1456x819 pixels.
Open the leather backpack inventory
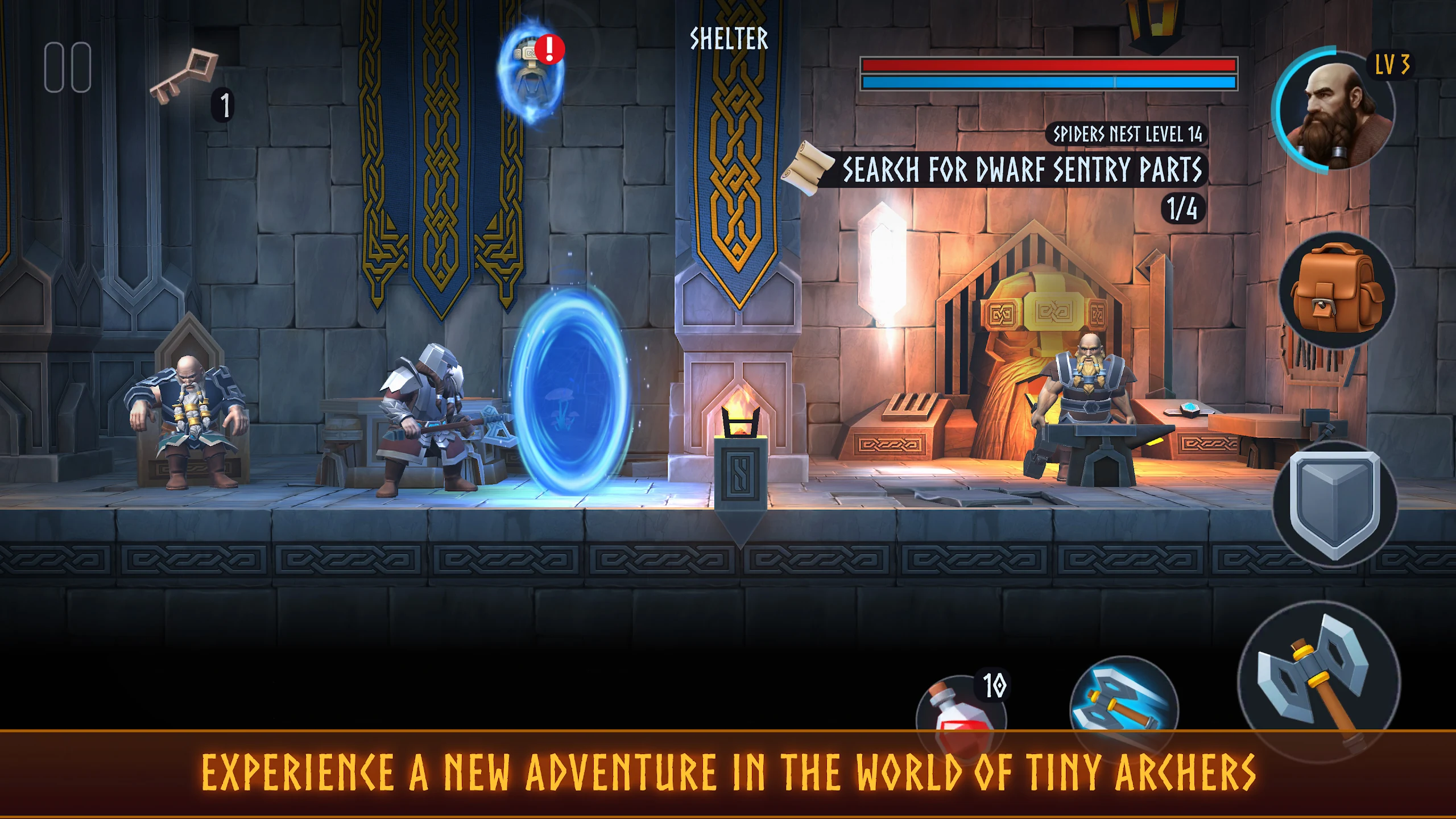pos(1336,291)
